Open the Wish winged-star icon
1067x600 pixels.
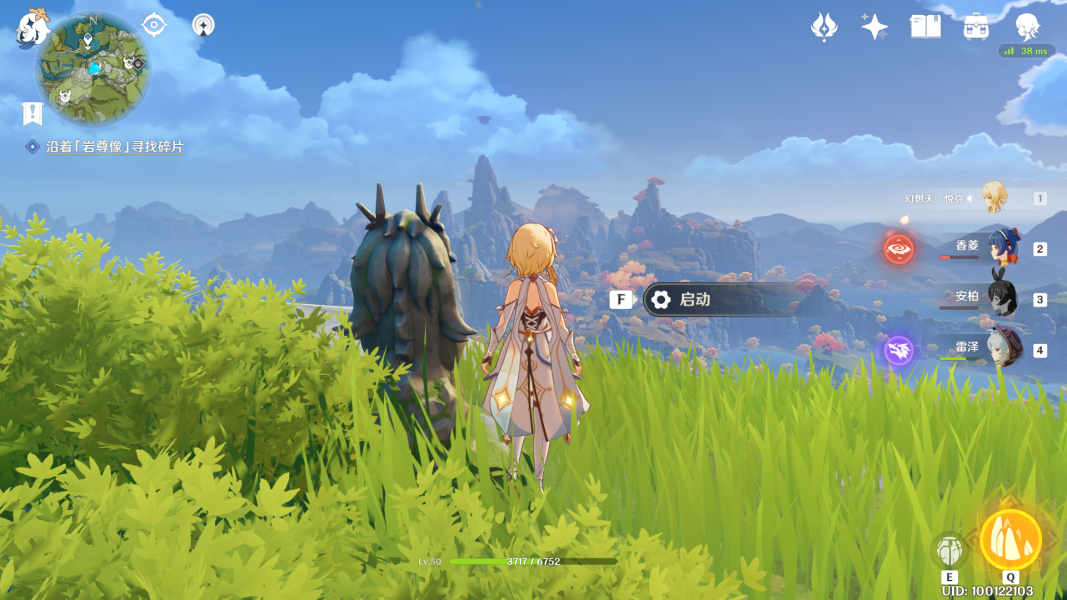coord(823,27)
